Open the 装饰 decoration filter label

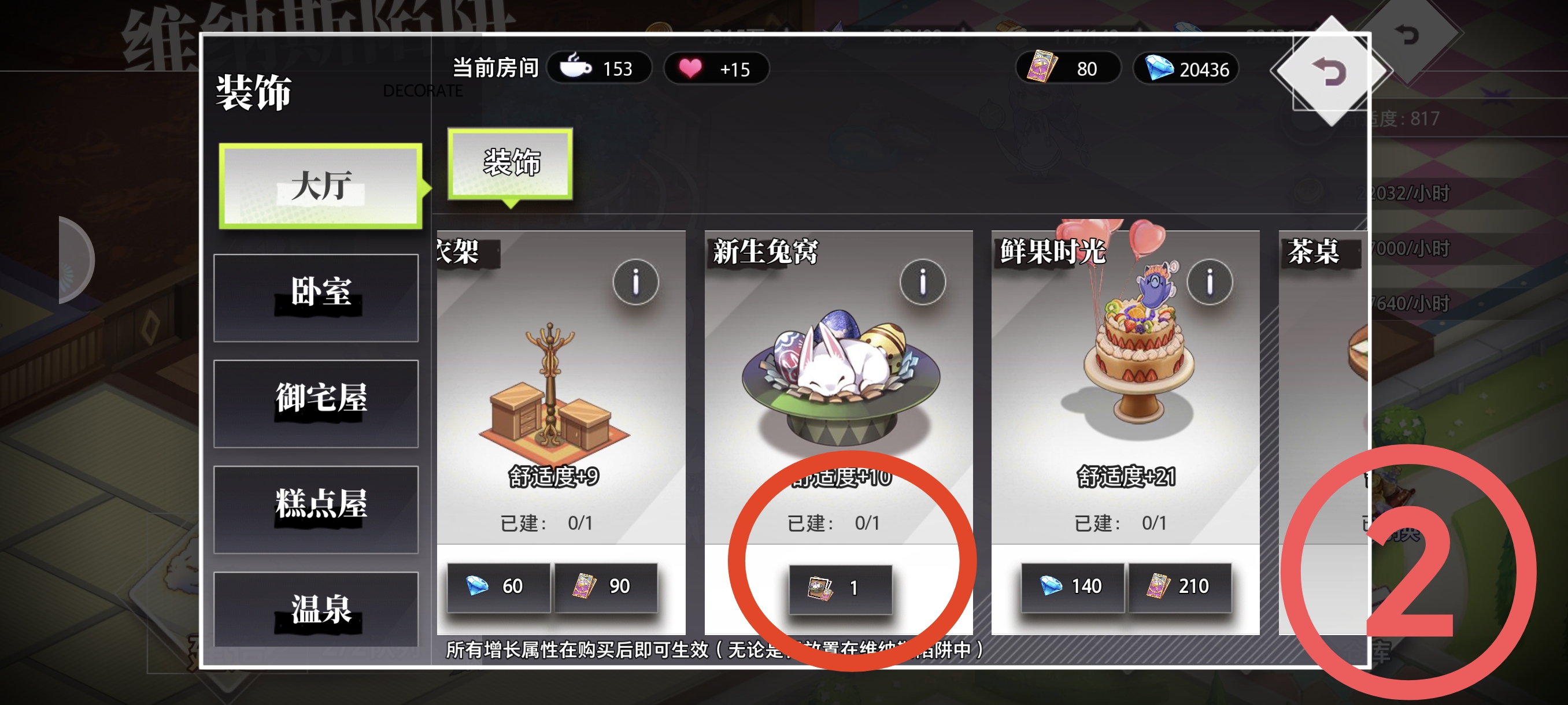click(510, 162)
